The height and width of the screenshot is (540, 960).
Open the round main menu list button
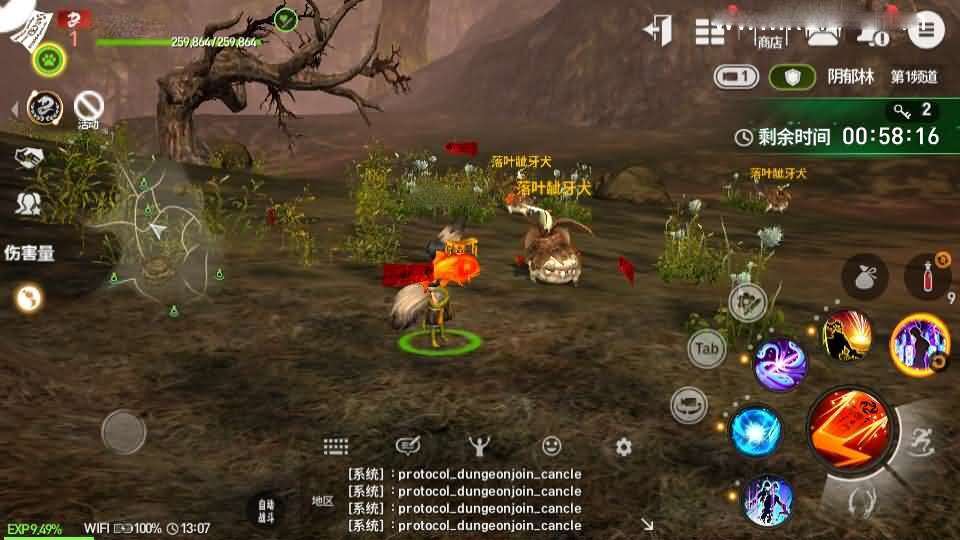pyautogui.click(x=925, y=29)
